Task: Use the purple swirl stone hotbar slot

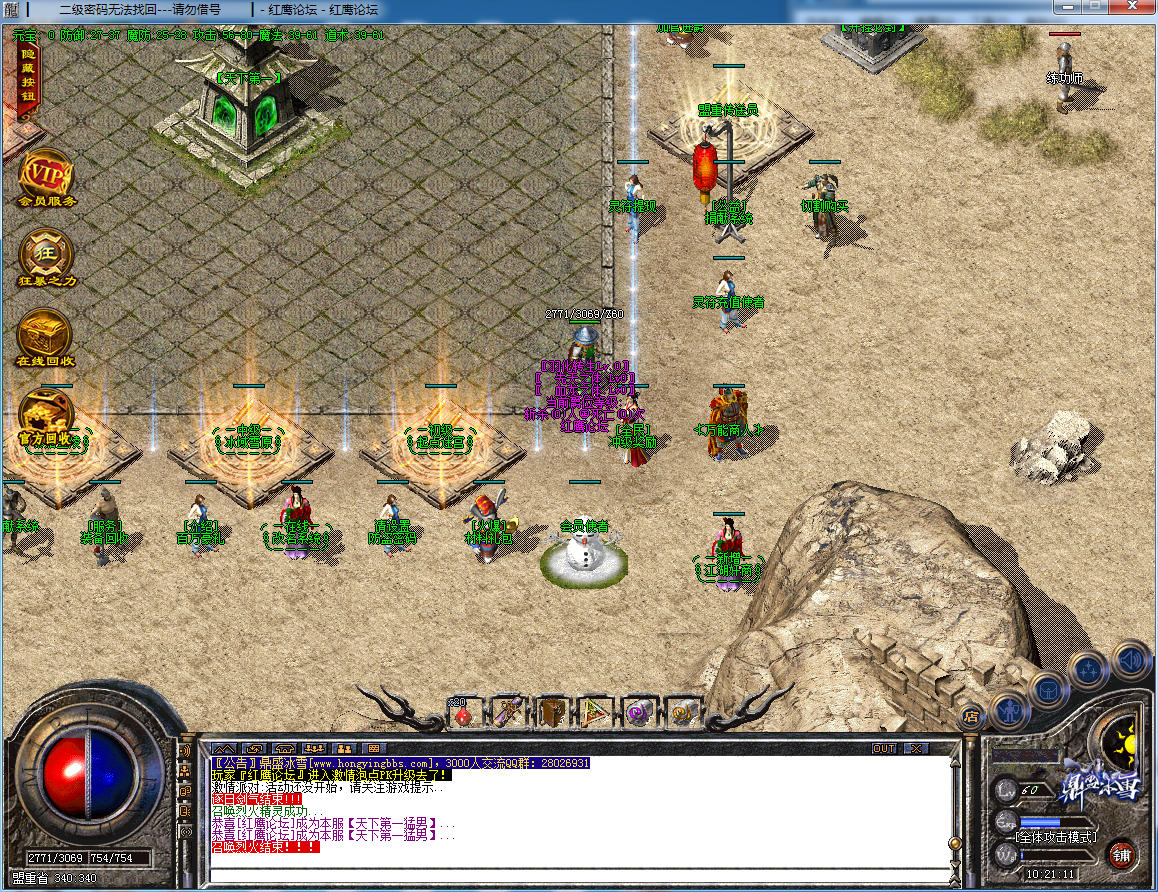Action: [x=639, y=712]
